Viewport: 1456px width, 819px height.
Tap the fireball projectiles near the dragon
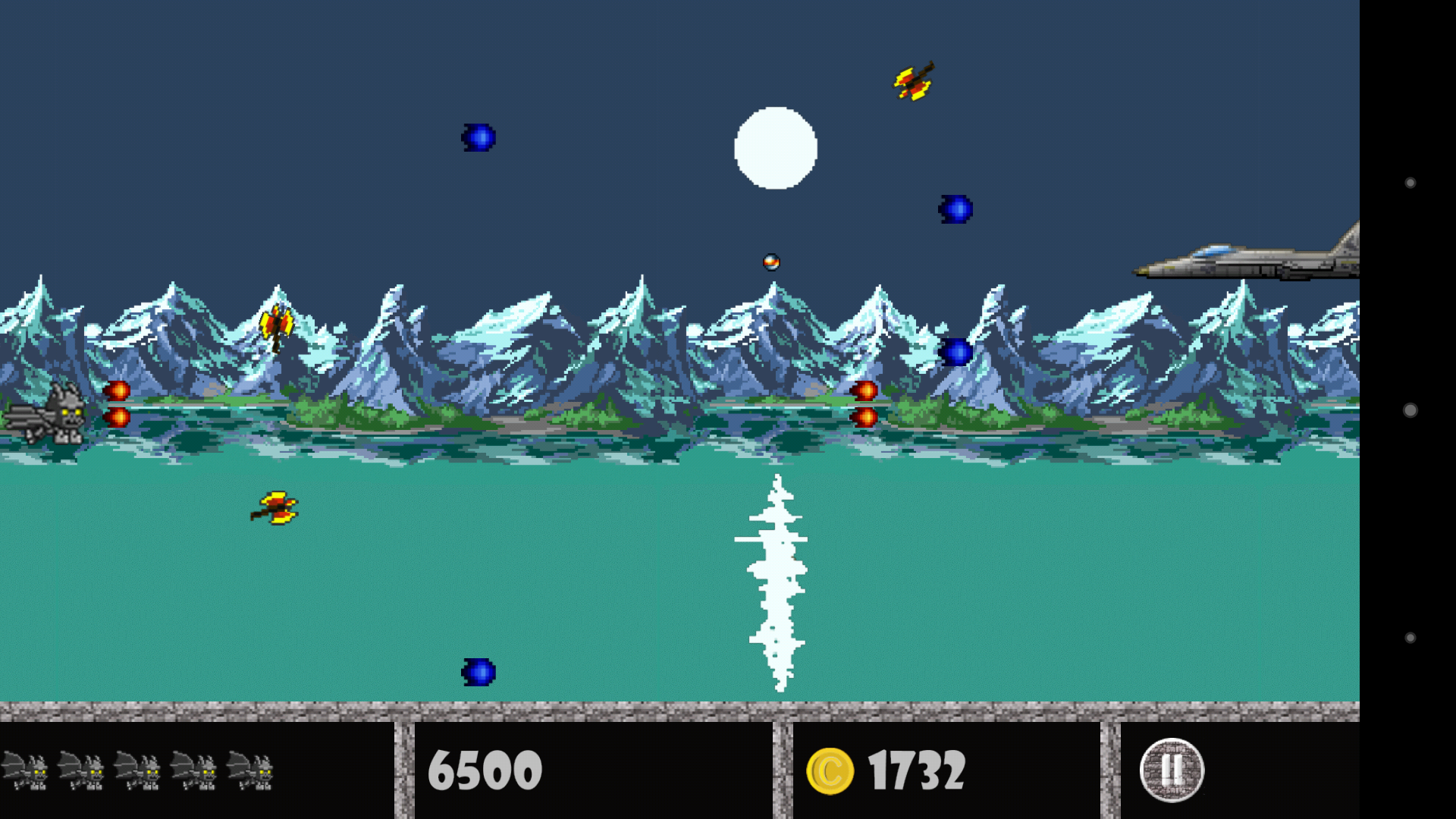click(115, 402)
